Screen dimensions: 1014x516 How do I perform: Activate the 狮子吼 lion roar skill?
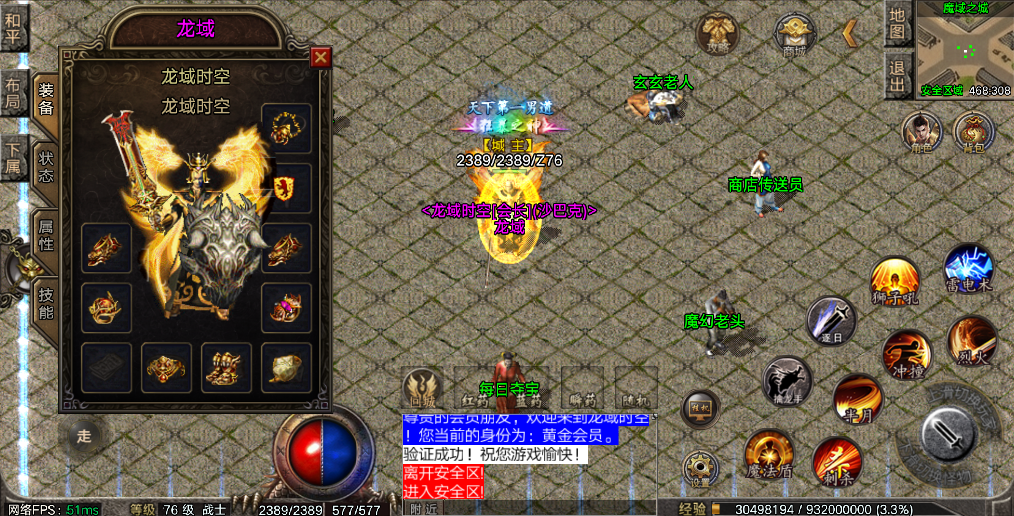click(x=893, y=281)
